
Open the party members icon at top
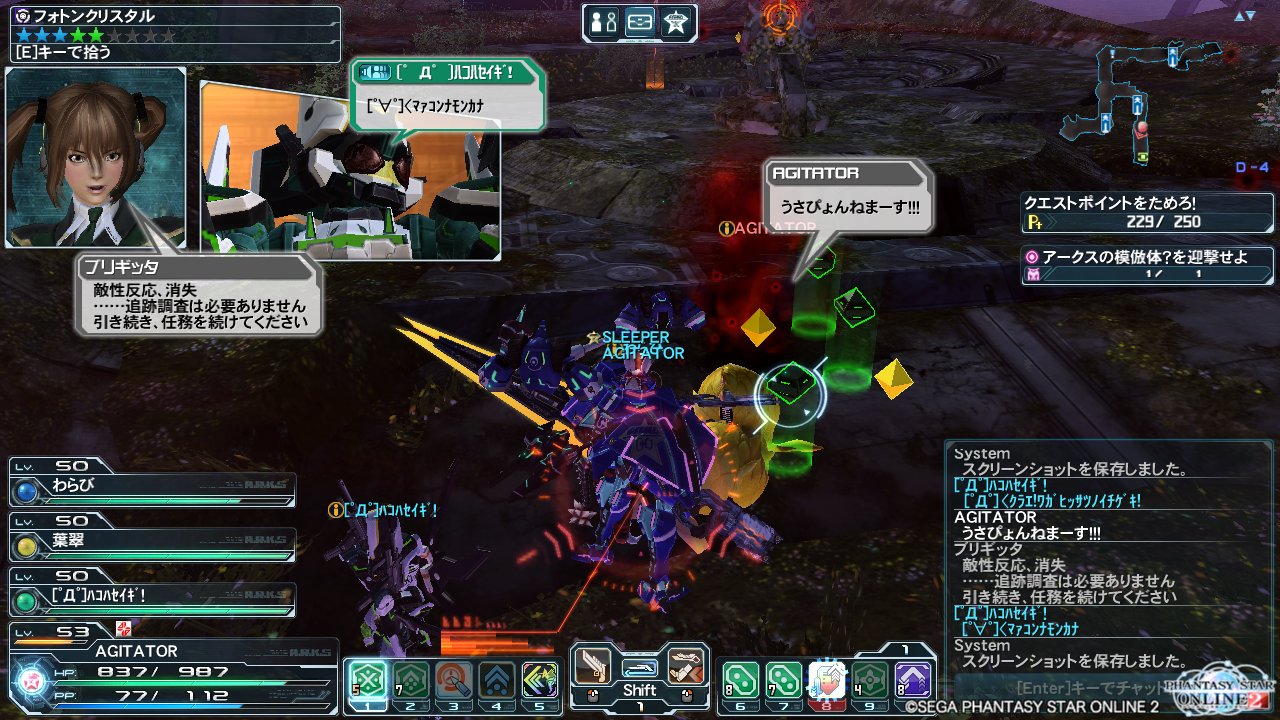(603, 22)
